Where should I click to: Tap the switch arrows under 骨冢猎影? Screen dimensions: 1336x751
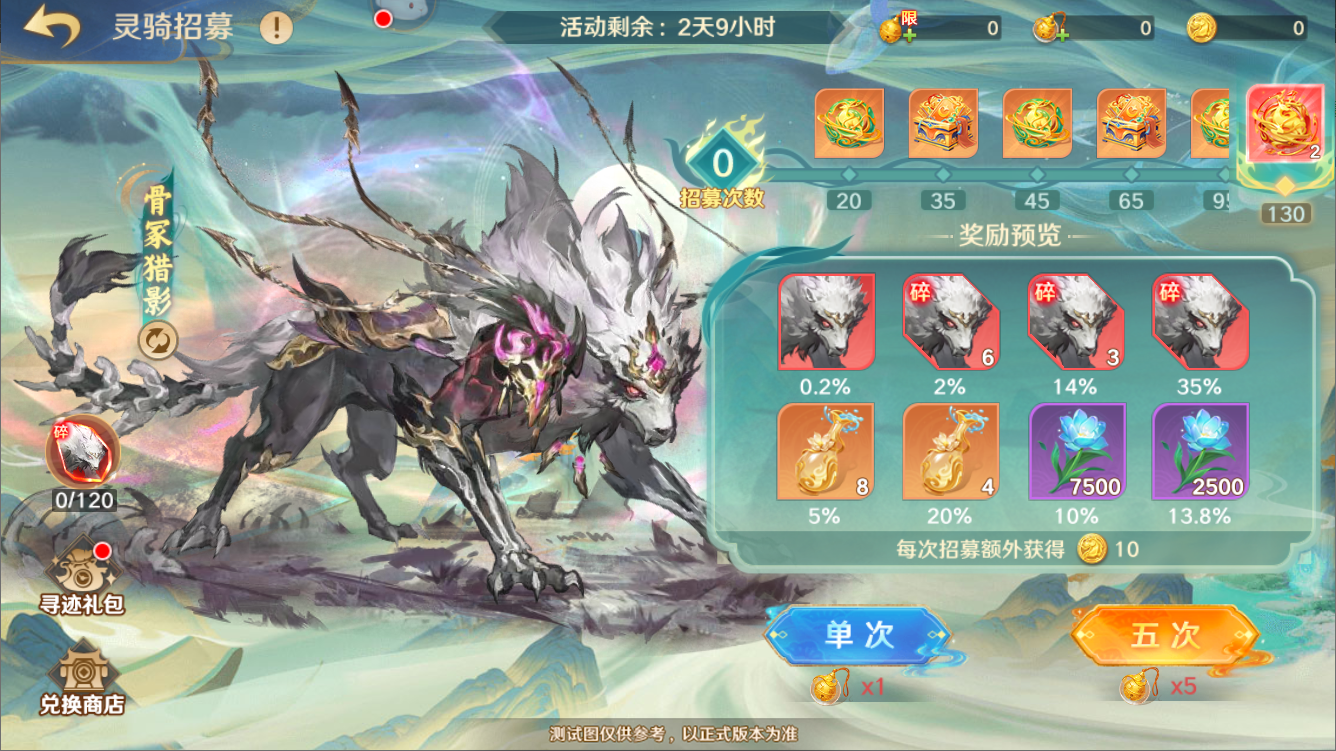[158, 340]
